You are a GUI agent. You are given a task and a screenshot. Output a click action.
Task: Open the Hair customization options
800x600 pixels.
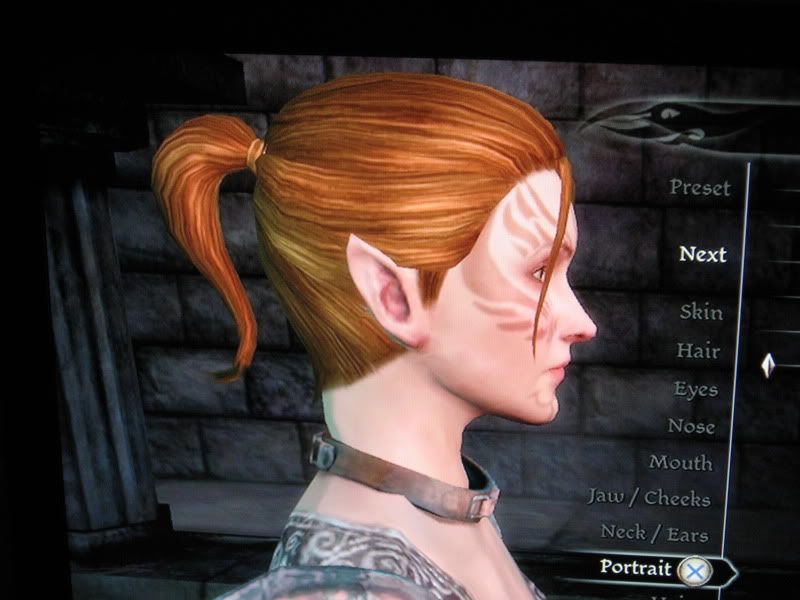698,351
